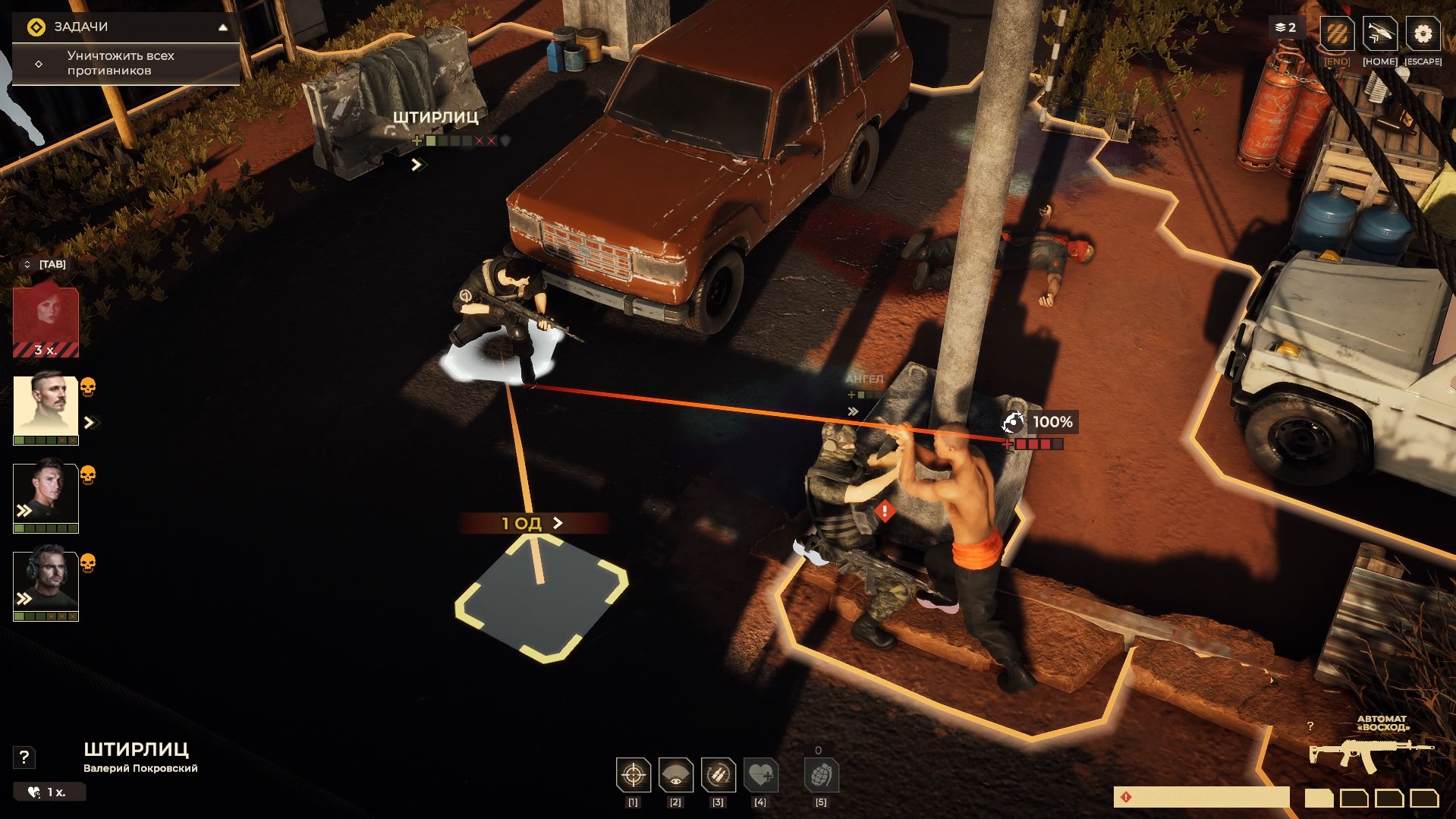The image size is (1456, 819).
Task: Confirm move to the highlighted 1 ОД tile
Action: [x=541, y=597]
